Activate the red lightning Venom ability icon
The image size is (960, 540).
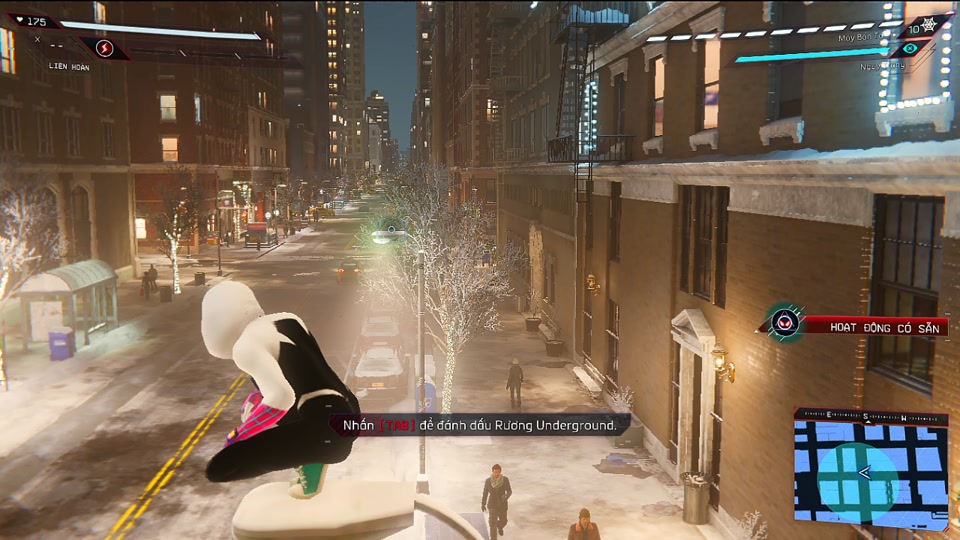[x=103, y=48]
